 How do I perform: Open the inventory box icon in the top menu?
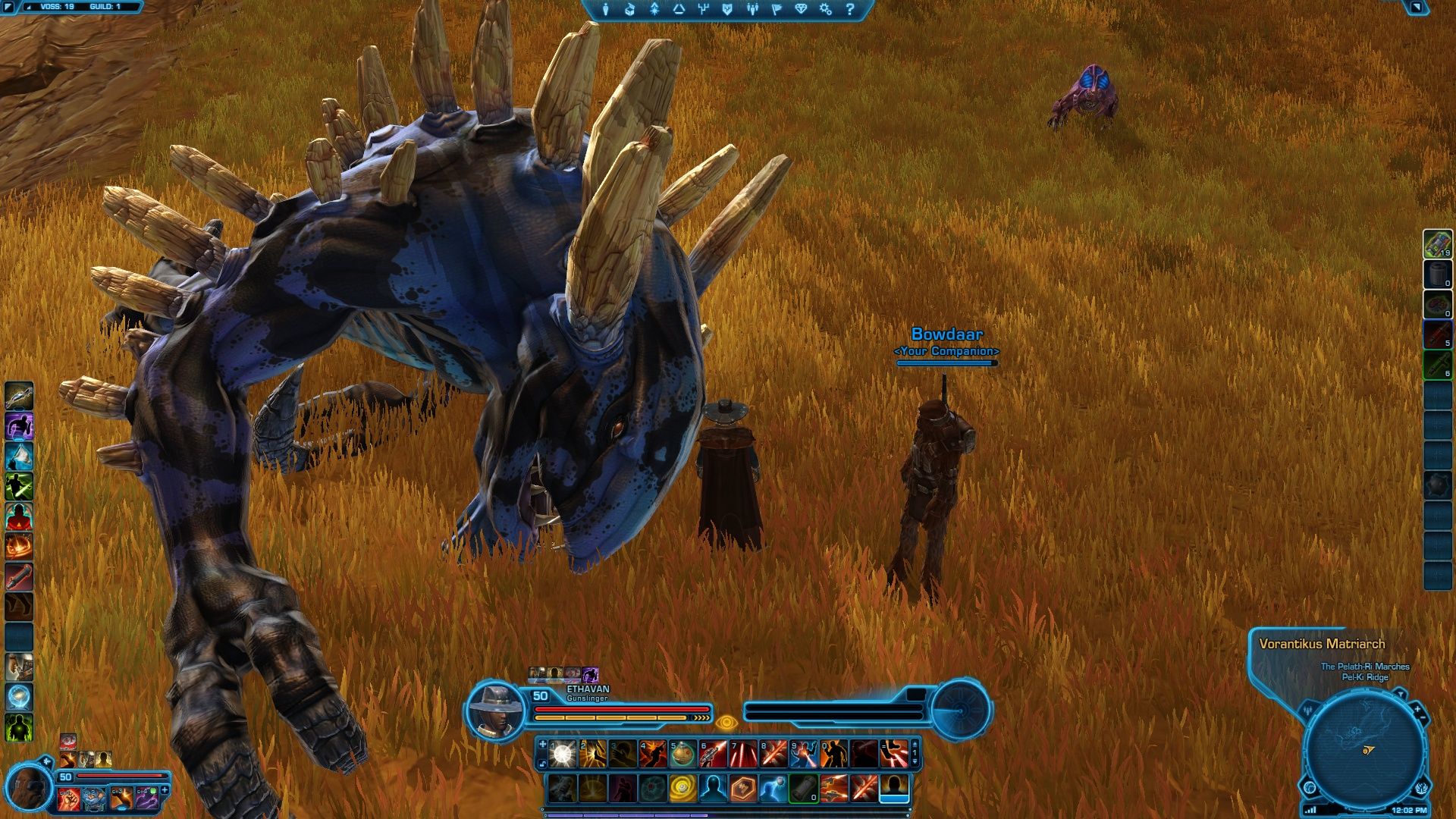[x=629, y=9]
